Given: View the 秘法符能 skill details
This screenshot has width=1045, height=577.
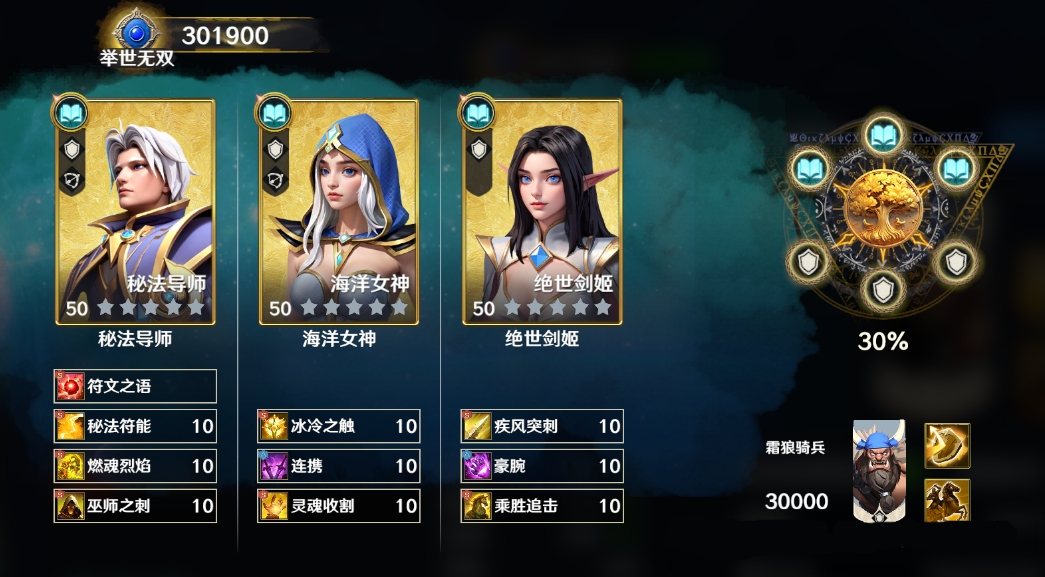Looking at the screenshot, I should click(135, 426).
